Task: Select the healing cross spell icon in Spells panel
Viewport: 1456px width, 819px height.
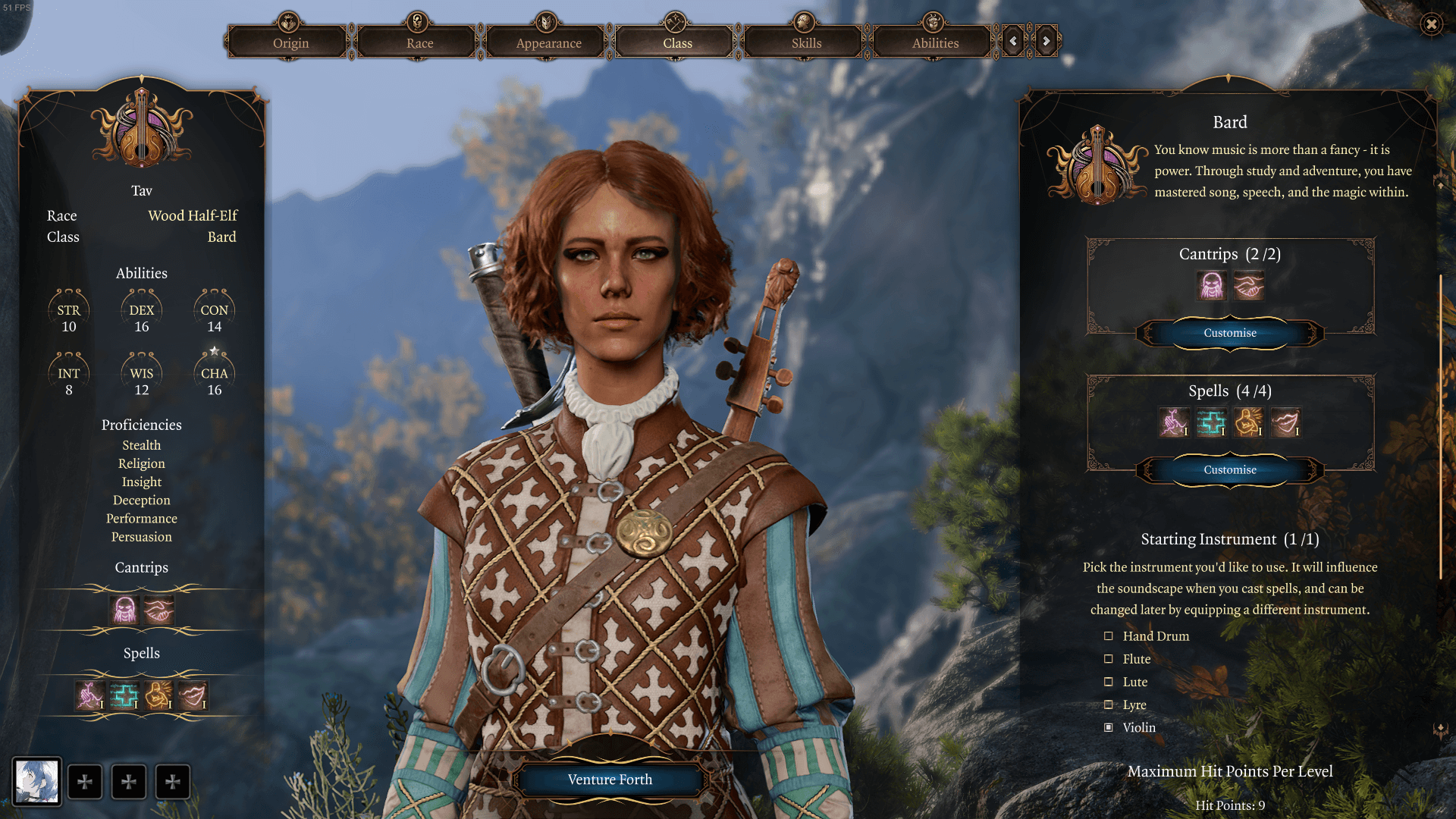Action: point(1211,422)
